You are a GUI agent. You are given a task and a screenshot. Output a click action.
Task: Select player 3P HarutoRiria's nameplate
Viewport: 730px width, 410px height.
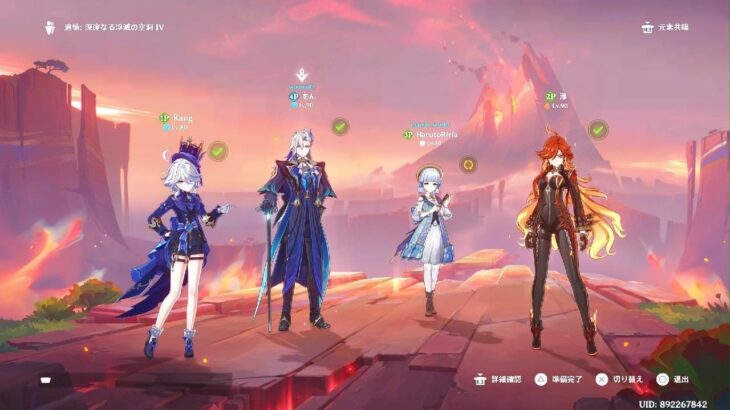coord(430,134)
